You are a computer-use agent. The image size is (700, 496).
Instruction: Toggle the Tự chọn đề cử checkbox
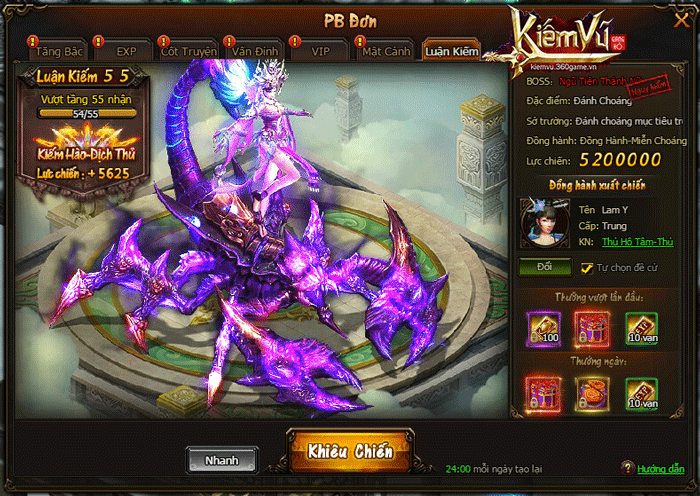[x=587, y=268]
